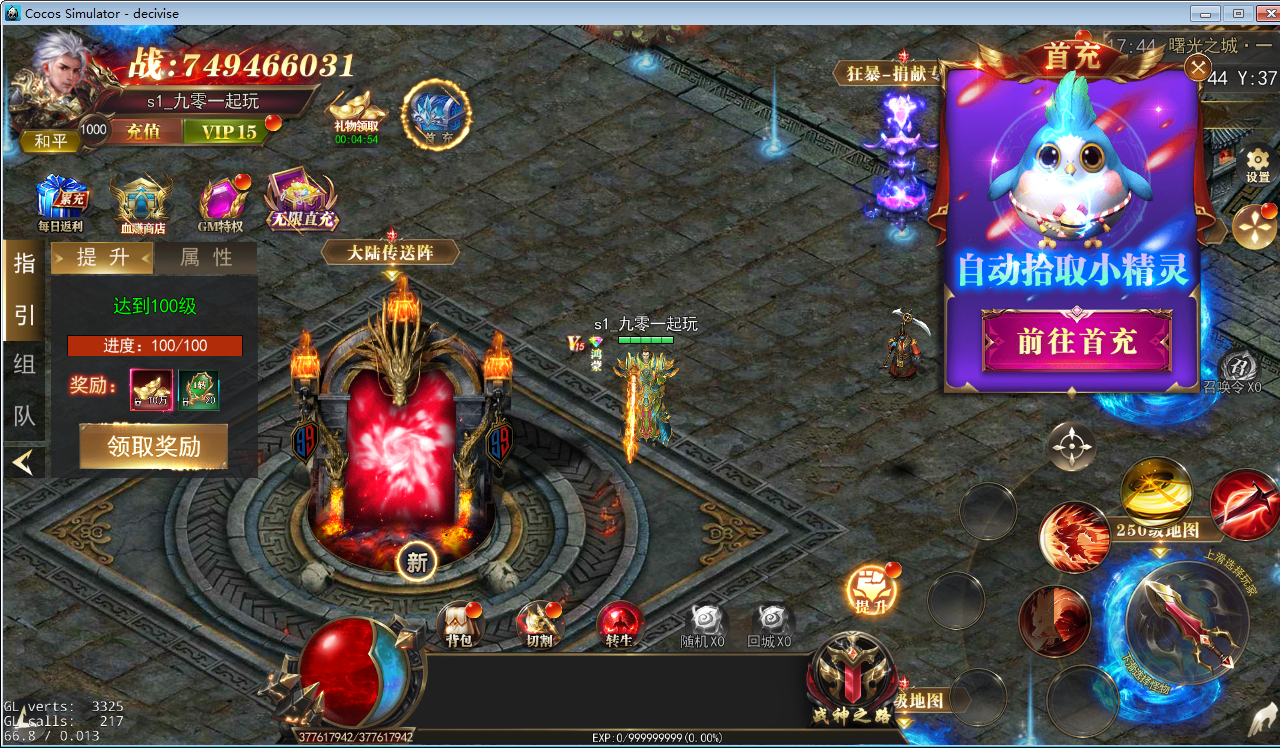Collapse the guide panel with the arrow
The width and height of the screenshot is (1280, 748).
pos(23,461)
